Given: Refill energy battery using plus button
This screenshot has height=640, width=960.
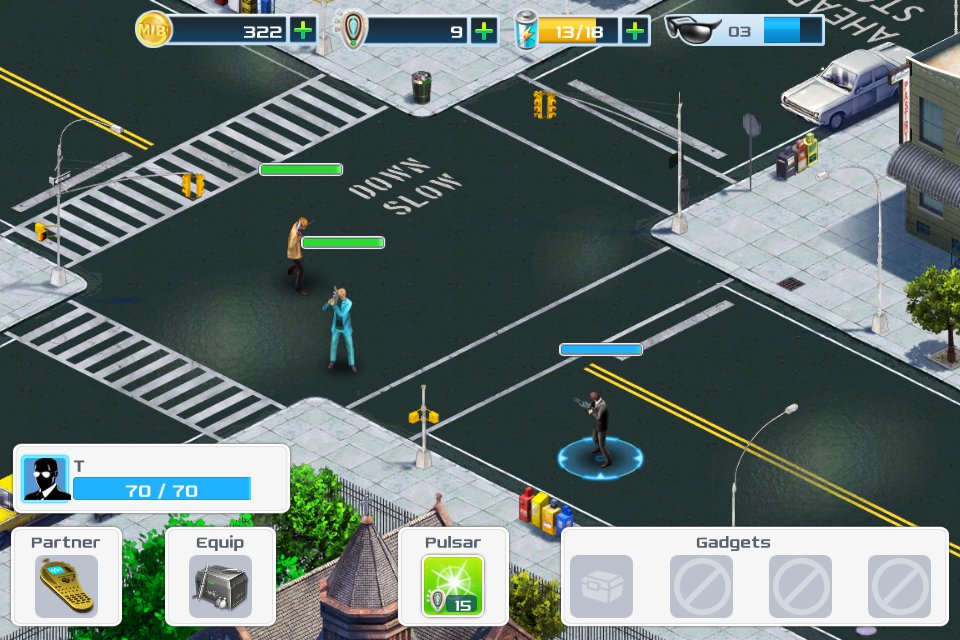Looking at the screenshot, I should 635,30.
